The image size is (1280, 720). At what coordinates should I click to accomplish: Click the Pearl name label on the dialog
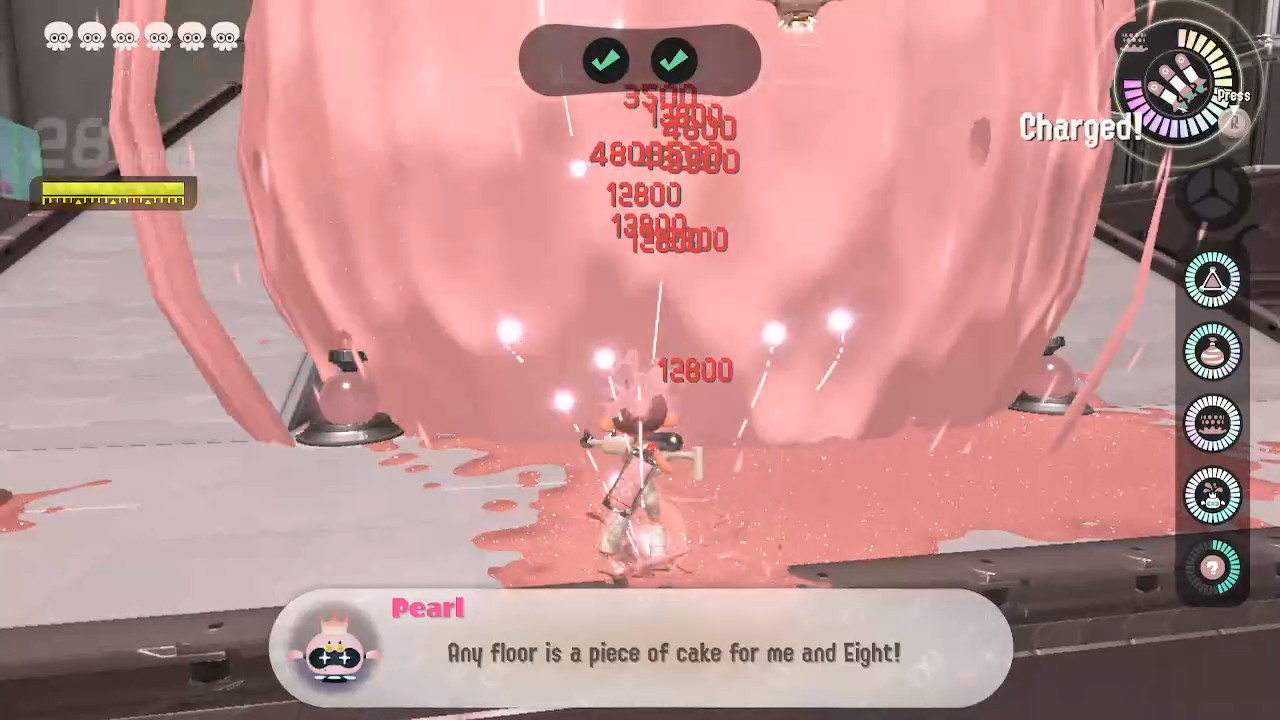[428, 608]
